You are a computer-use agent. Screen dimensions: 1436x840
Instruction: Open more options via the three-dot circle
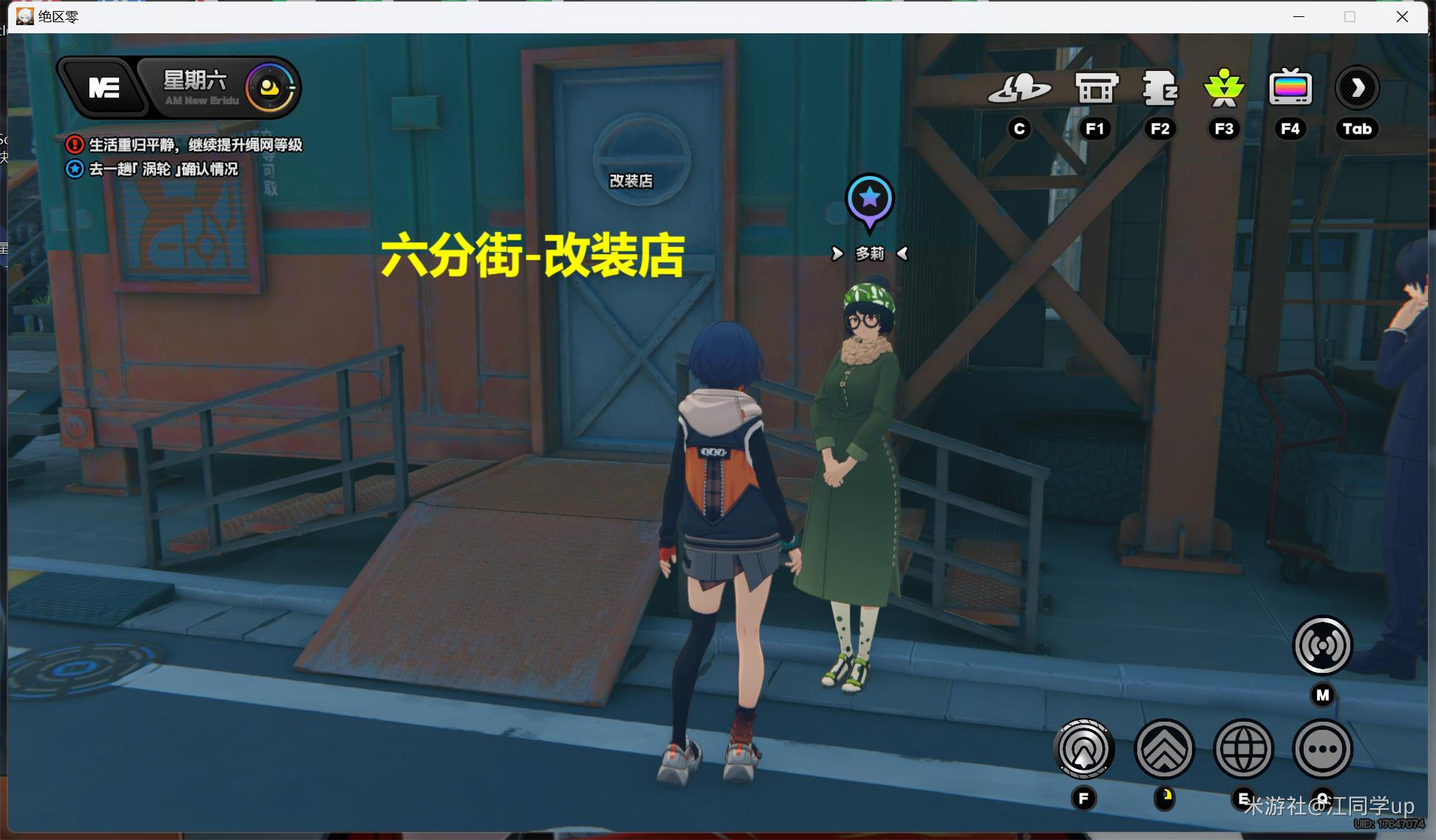(1323, 749)
